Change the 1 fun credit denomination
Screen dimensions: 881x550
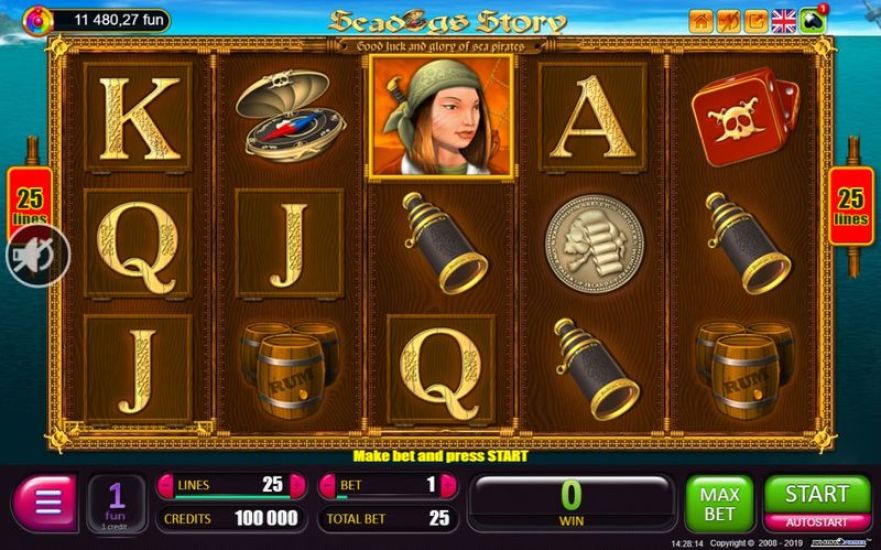[x=116, y=503]
